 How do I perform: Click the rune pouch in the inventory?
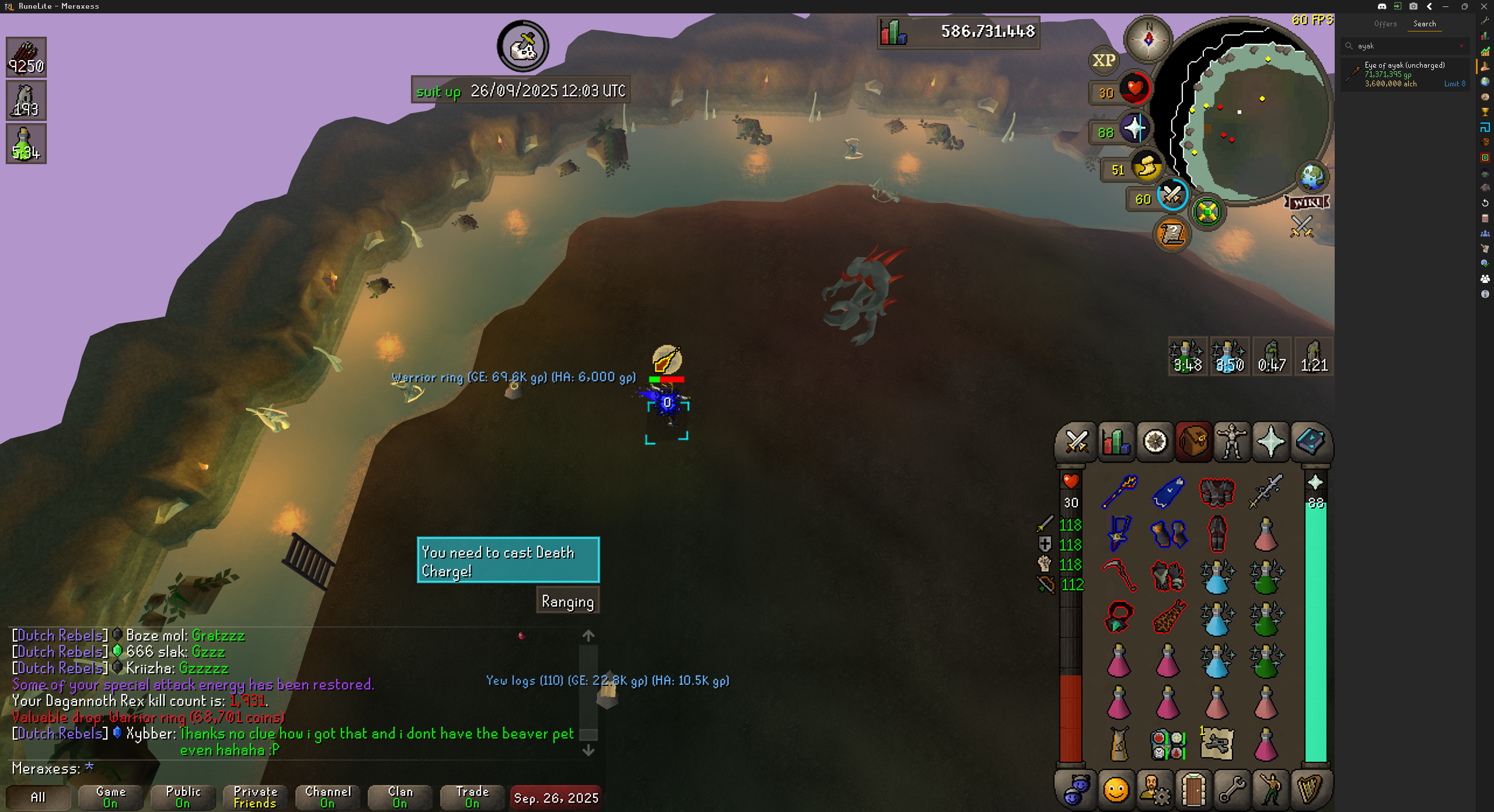(1168, 744)
